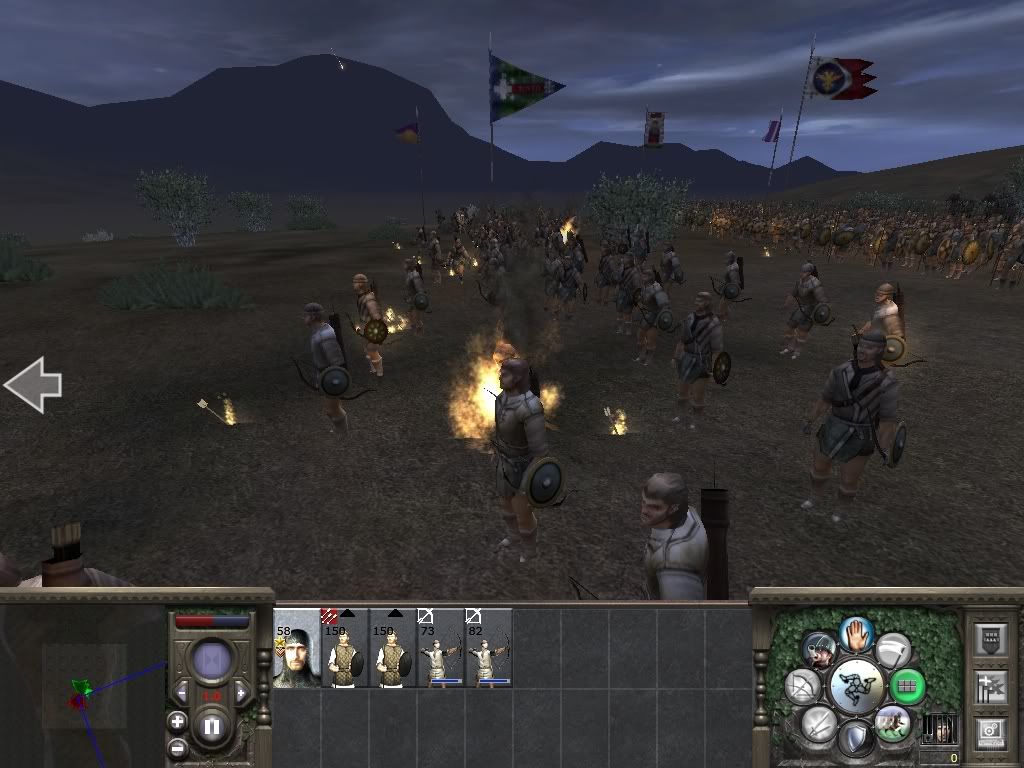1024x768 pixels.
Task: Activate the halt order hand icon
Action: (856, 633)
